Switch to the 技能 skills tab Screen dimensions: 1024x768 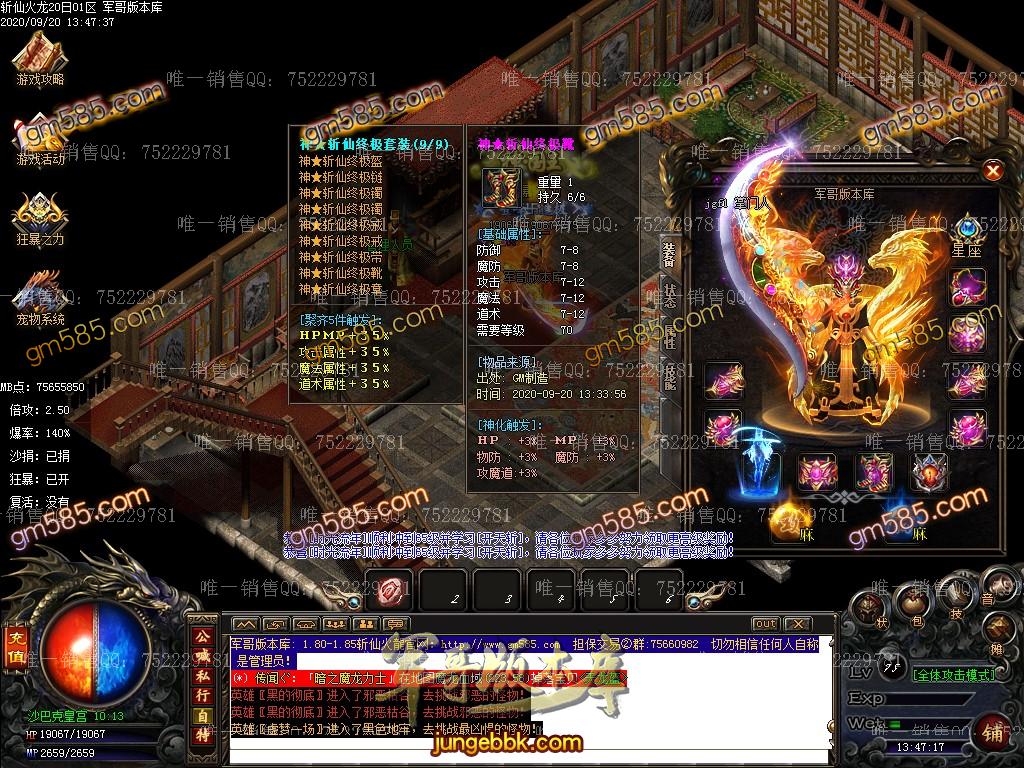[670, 377]
